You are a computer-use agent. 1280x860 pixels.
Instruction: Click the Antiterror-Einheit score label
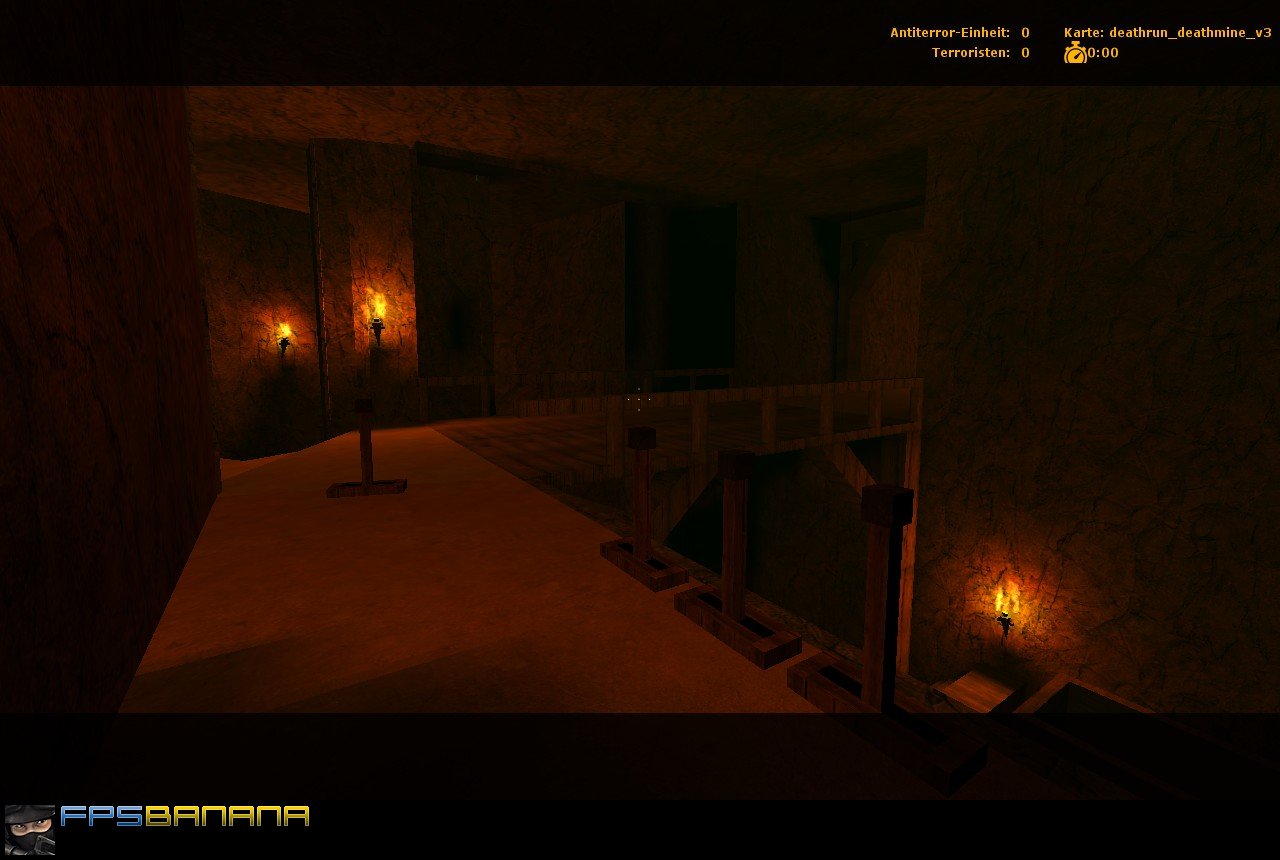[x=948, y=32]
